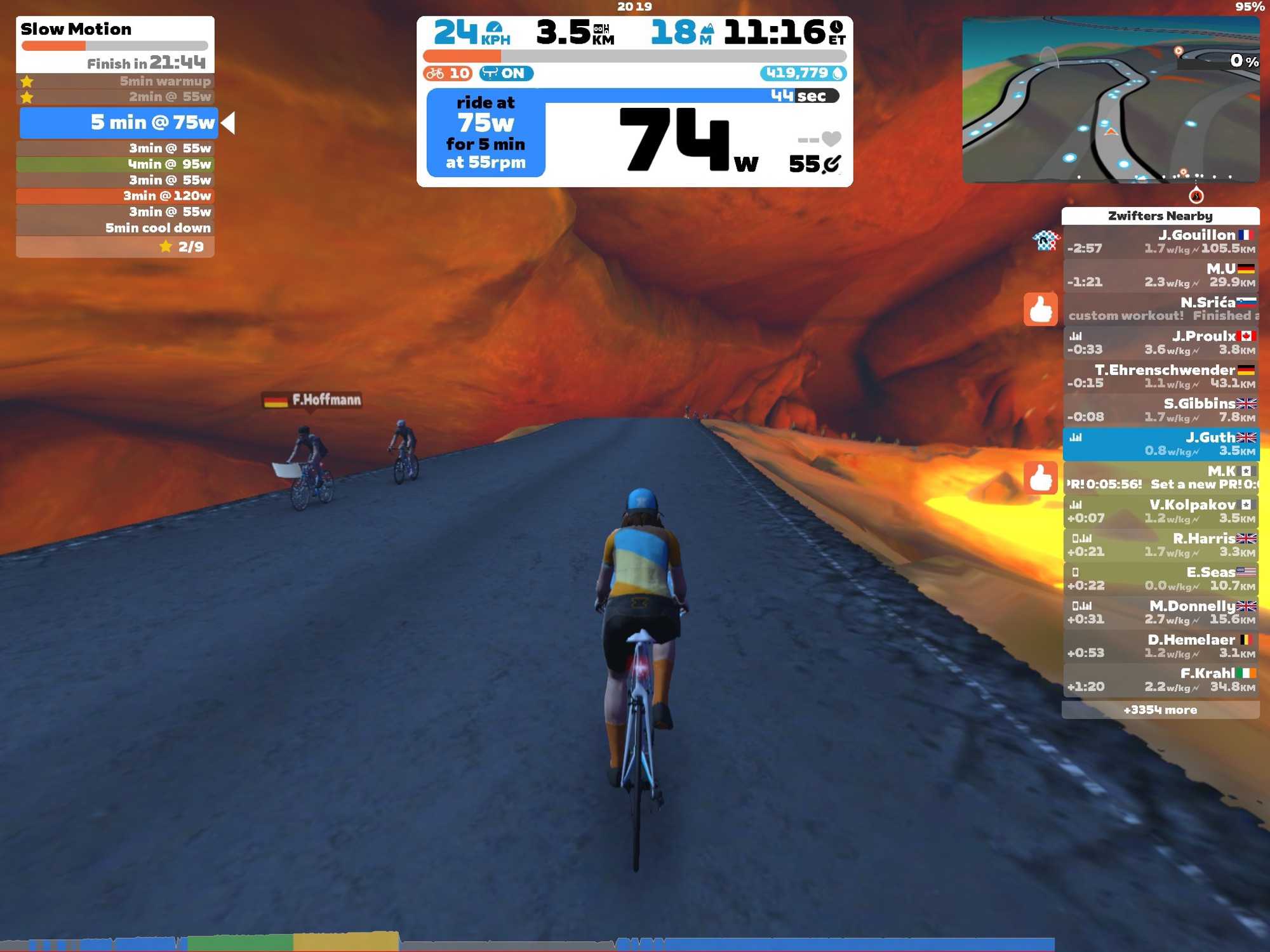Choose F.Krahl from the nearby list
Image resolution: width=1270 pixels, height=952 pixels.
pos(1160,679)
